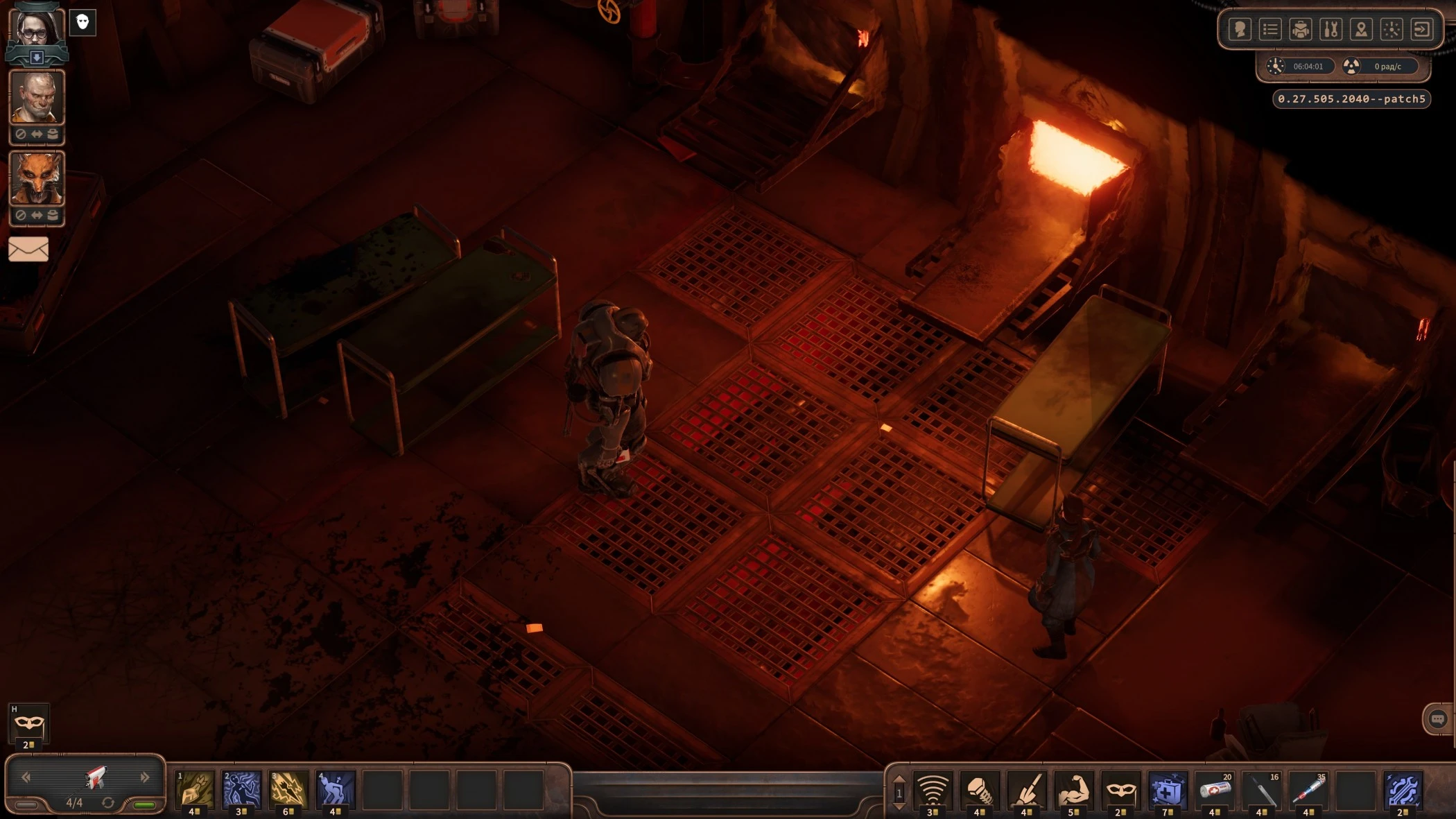Open the journal list icon

click(1270, 29)
